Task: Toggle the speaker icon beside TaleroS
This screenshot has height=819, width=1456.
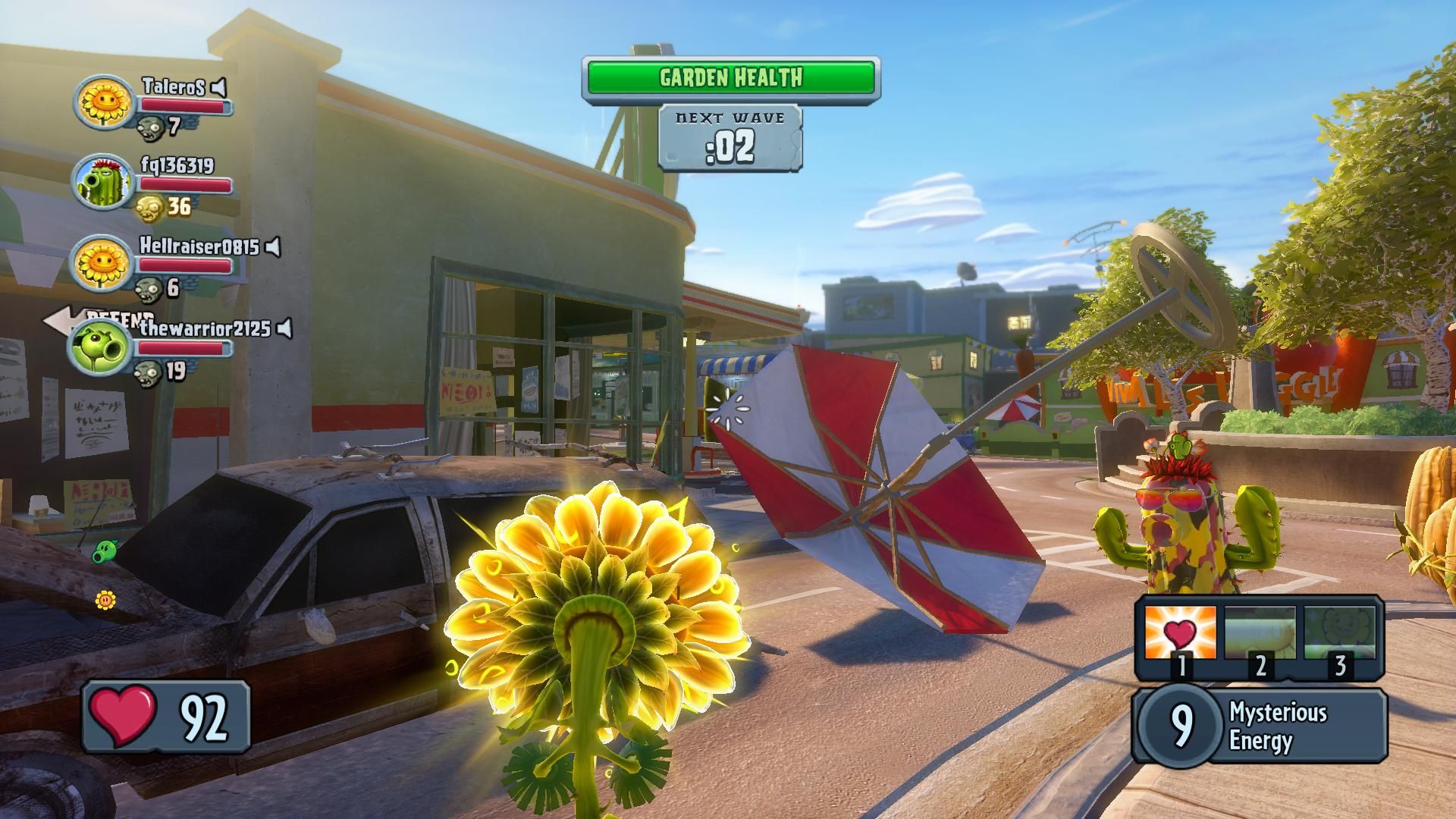Action: [x=218, y=87]
